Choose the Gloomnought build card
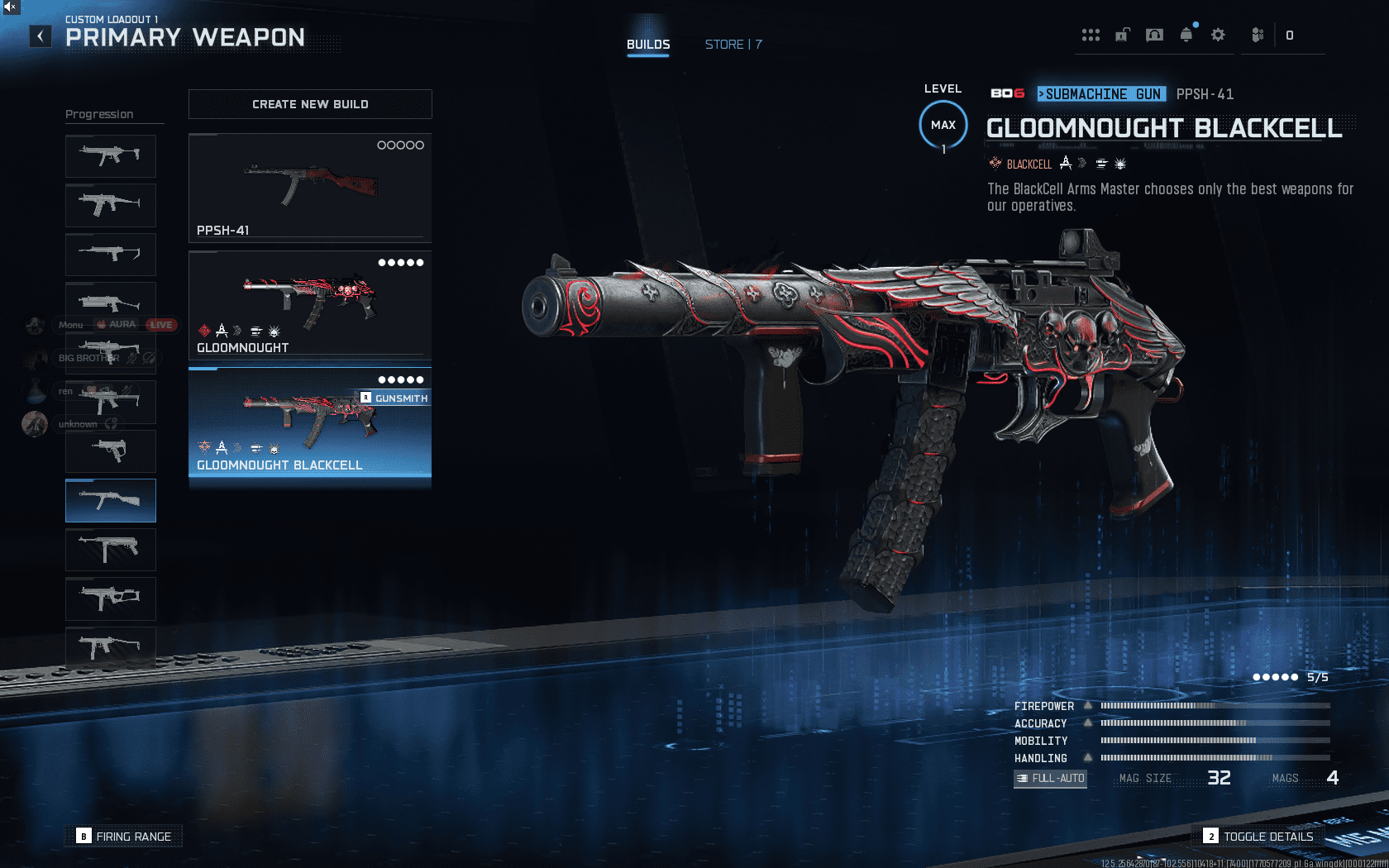This screenshot has height=868, width=1389. [310, 305]
